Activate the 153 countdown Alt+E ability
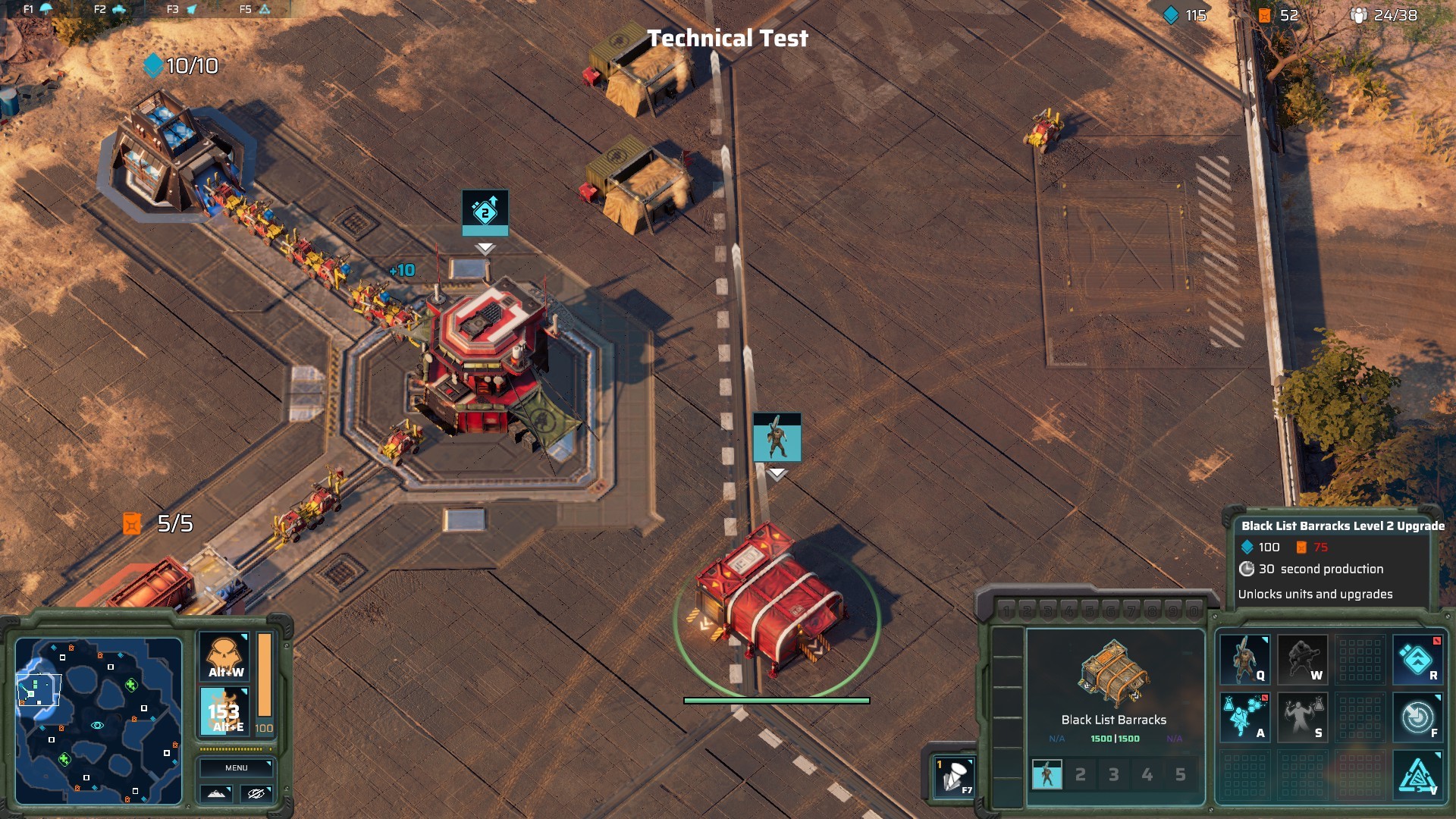The image size is (1456, 819). point(224,711)
